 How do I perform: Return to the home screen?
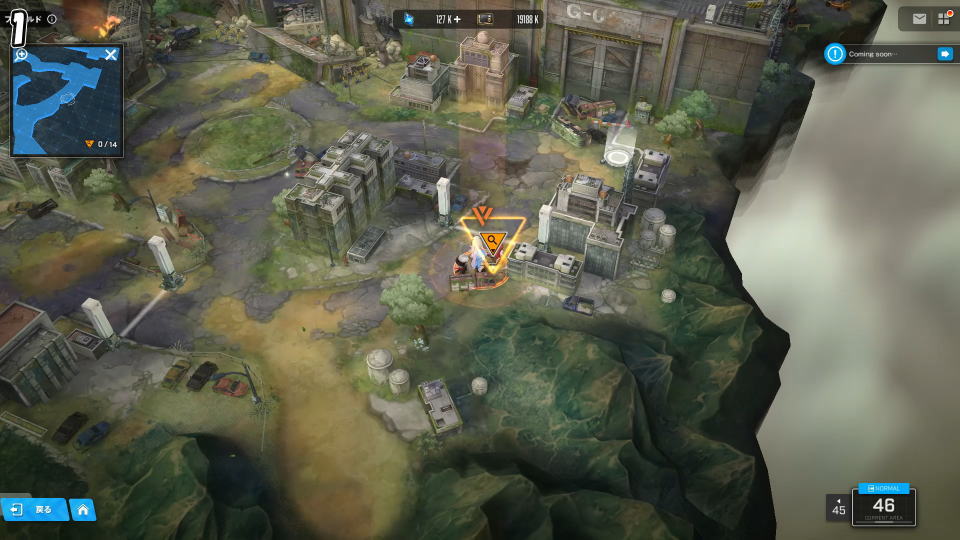point(83,510)
